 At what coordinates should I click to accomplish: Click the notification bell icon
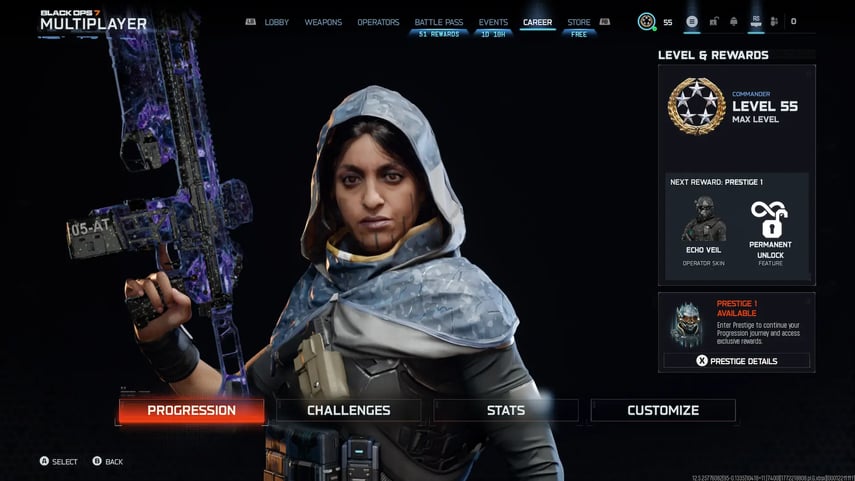pos(733,22)
